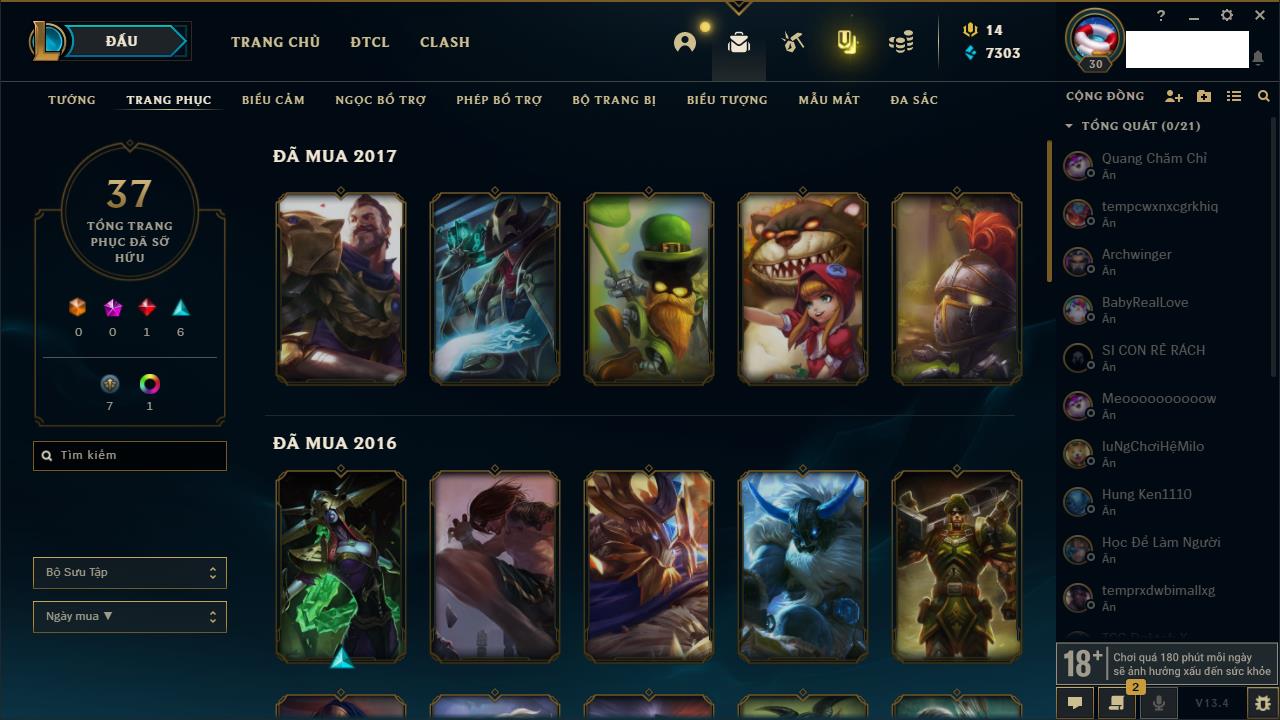Image resolution: width=1280 pixels, height=720 pixels.
Task: Click the Tìm kiếm search field
Action: pyautogui.click(x=130, y=456)
